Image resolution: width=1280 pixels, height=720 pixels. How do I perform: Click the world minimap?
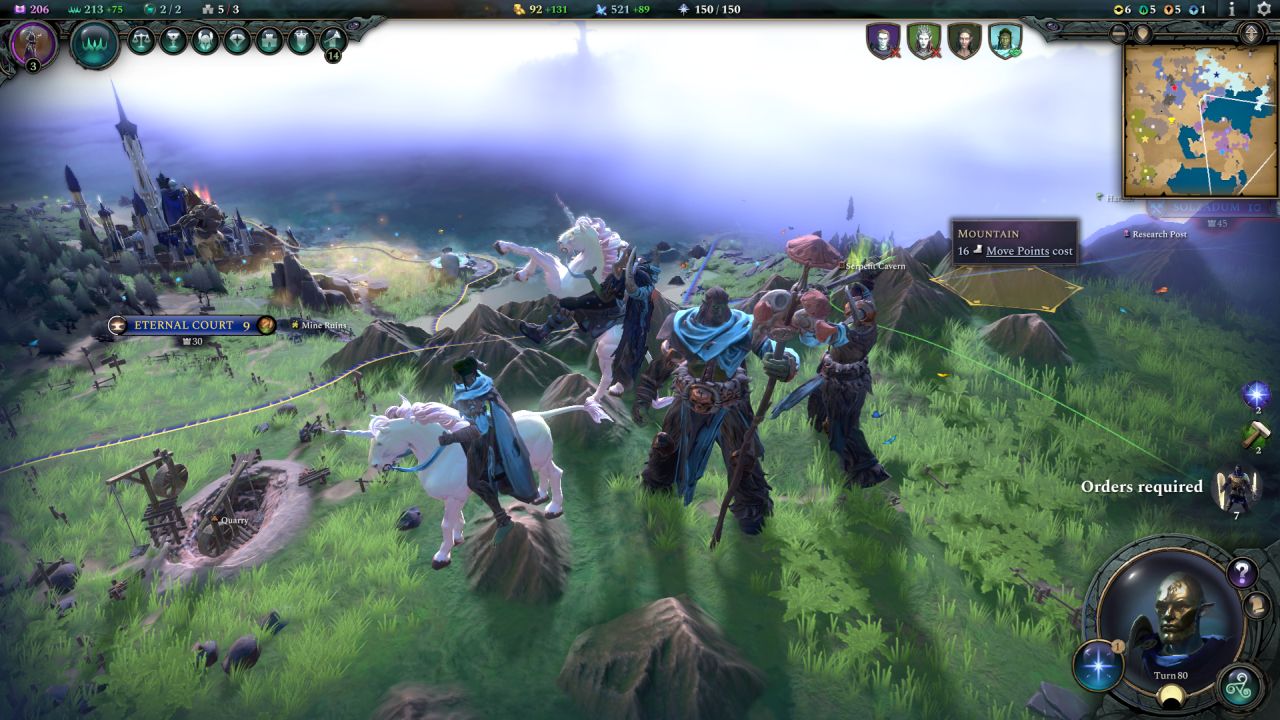[x=1200, y=120]
